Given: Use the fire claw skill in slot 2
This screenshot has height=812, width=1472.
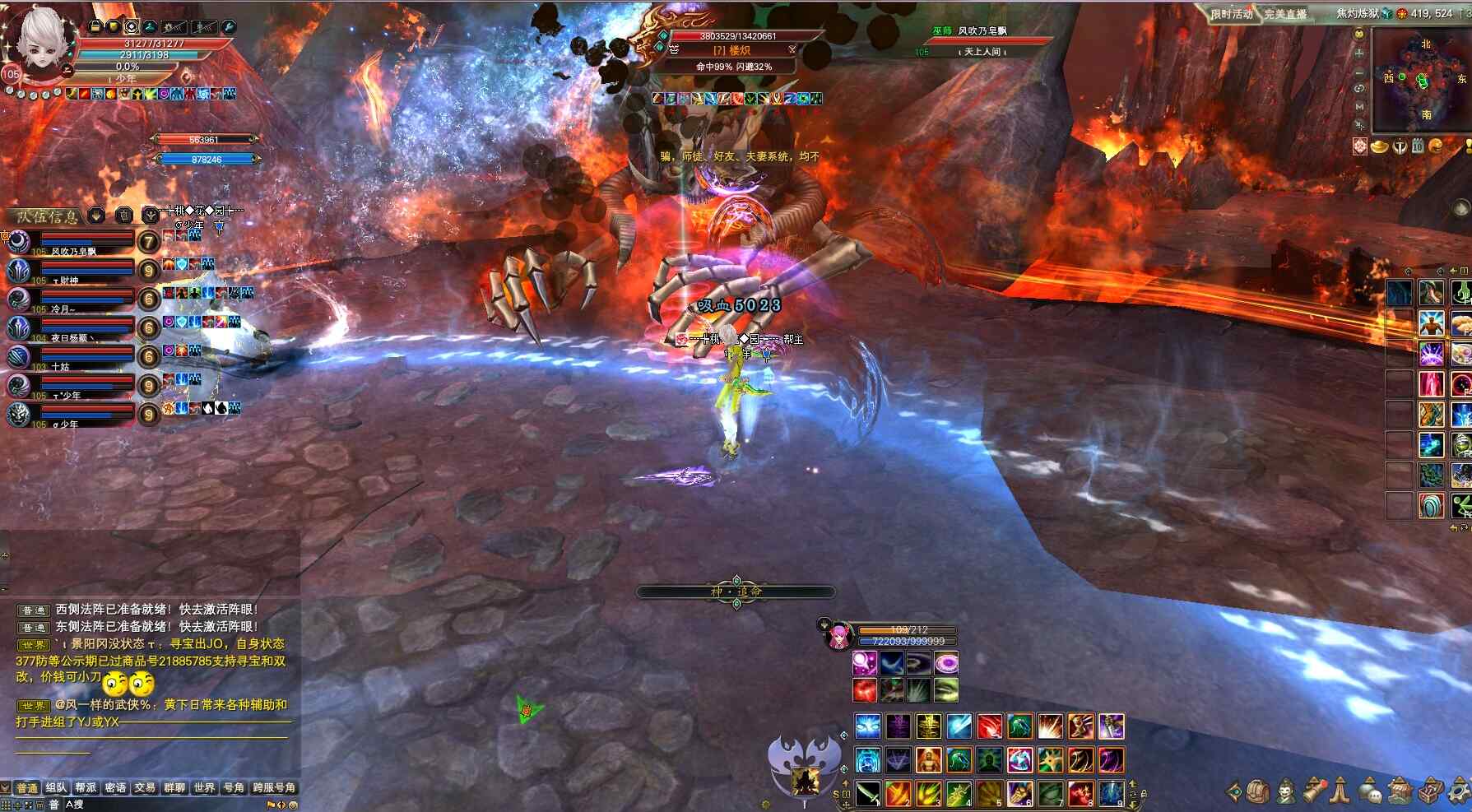Looking at the screenshot, I should pyautogui.click(x=898, y=793).
